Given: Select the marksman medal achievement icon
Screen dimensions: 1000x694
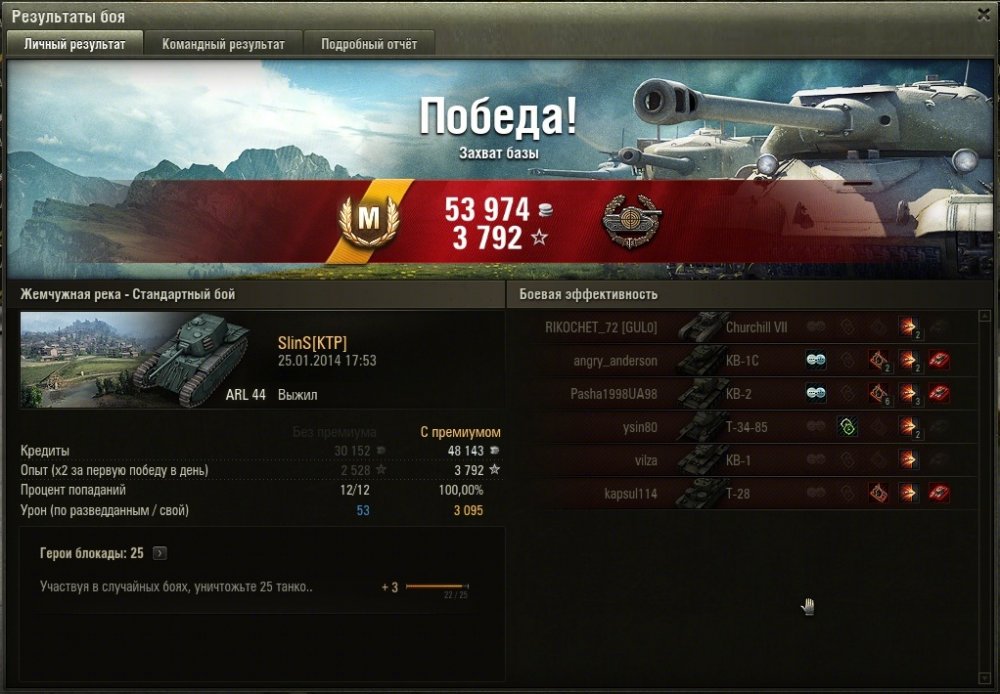Looking at the screenshot, I should [x=627, y=221].
